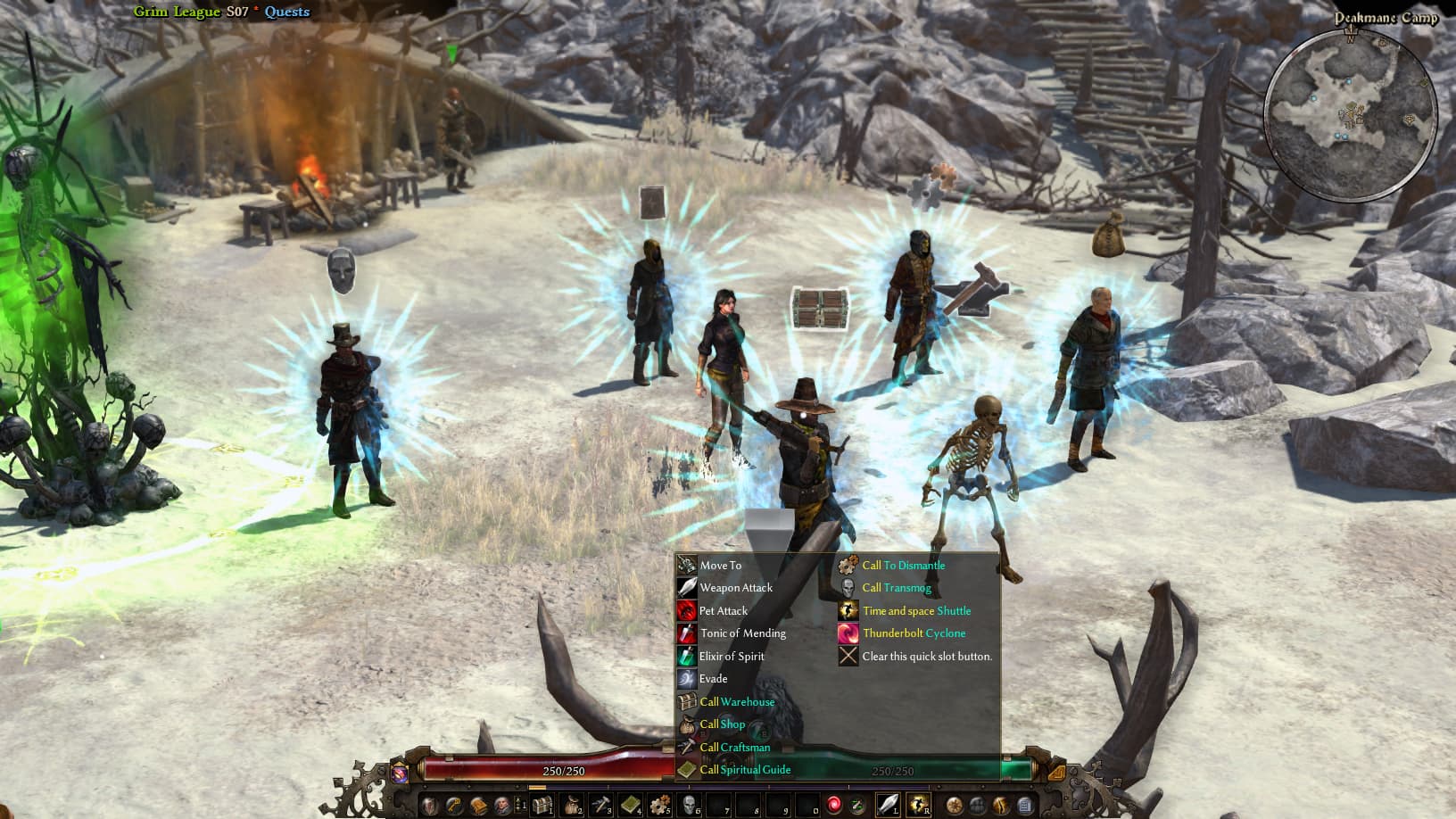Viewport: 1456px width, 819px height.
Task: Pick Pet Attack from the quick slot menu
Action: [x=723, y=611]
